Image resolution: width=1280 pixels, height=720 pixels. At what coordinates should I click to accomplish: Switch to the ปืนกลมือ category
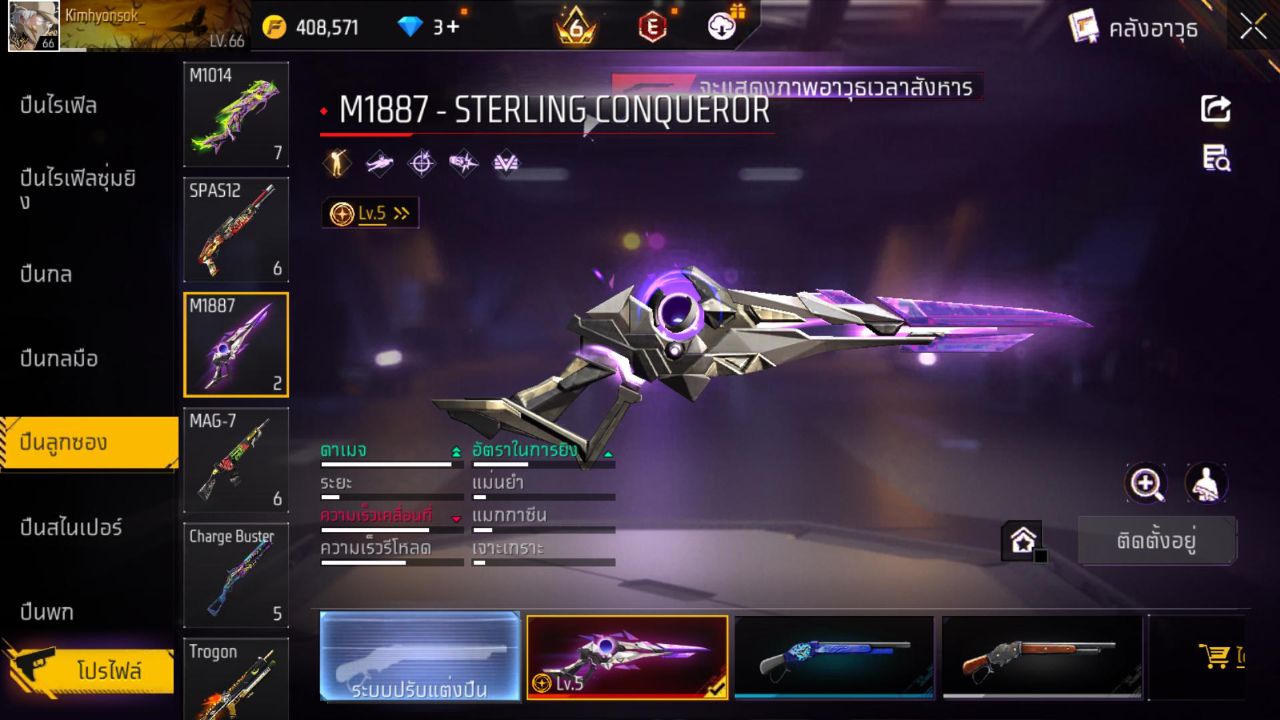pos(59,358)
